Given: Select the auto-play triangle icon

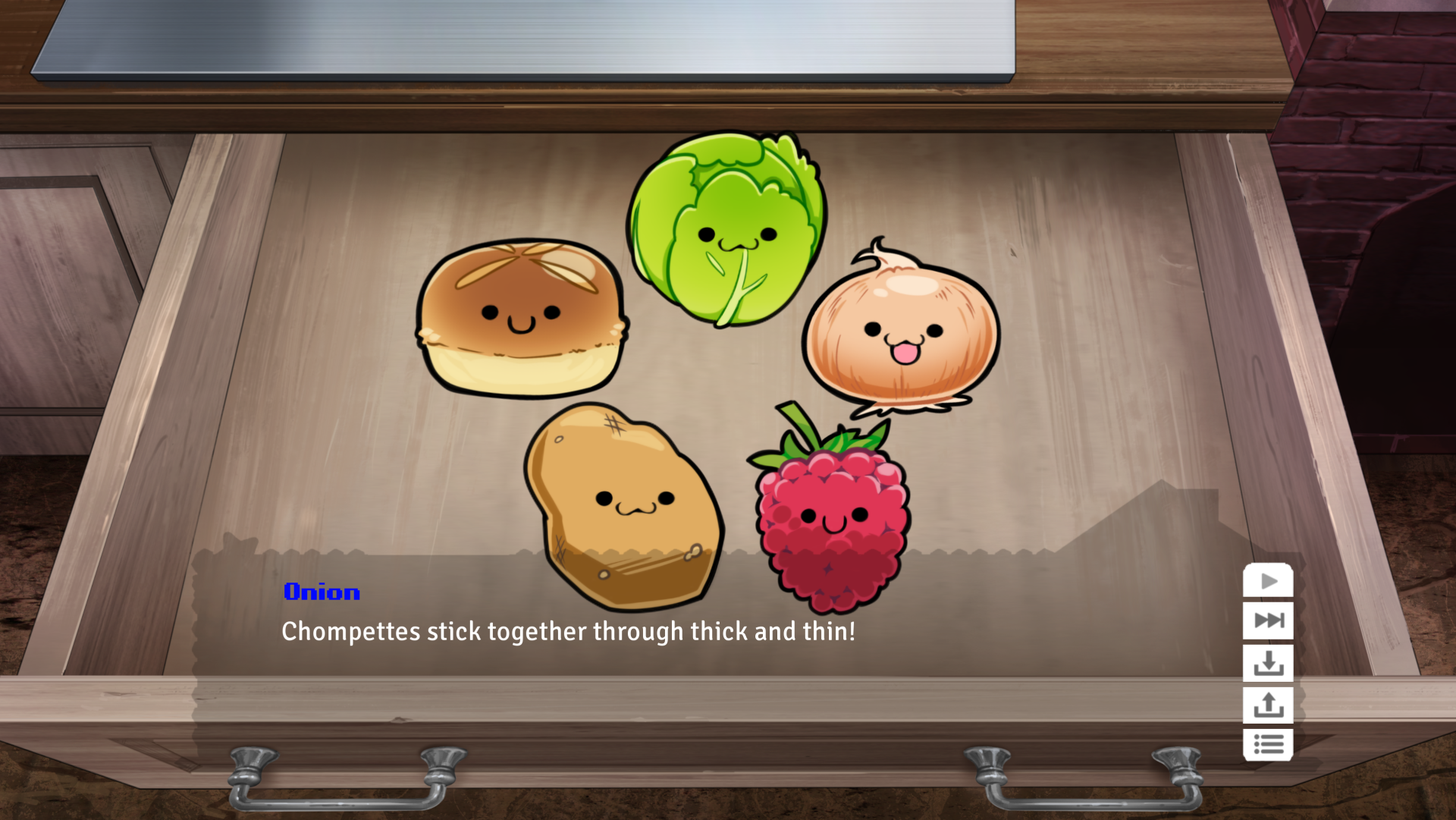Looking at the screenshot, I should click(x=1269, y=583).
